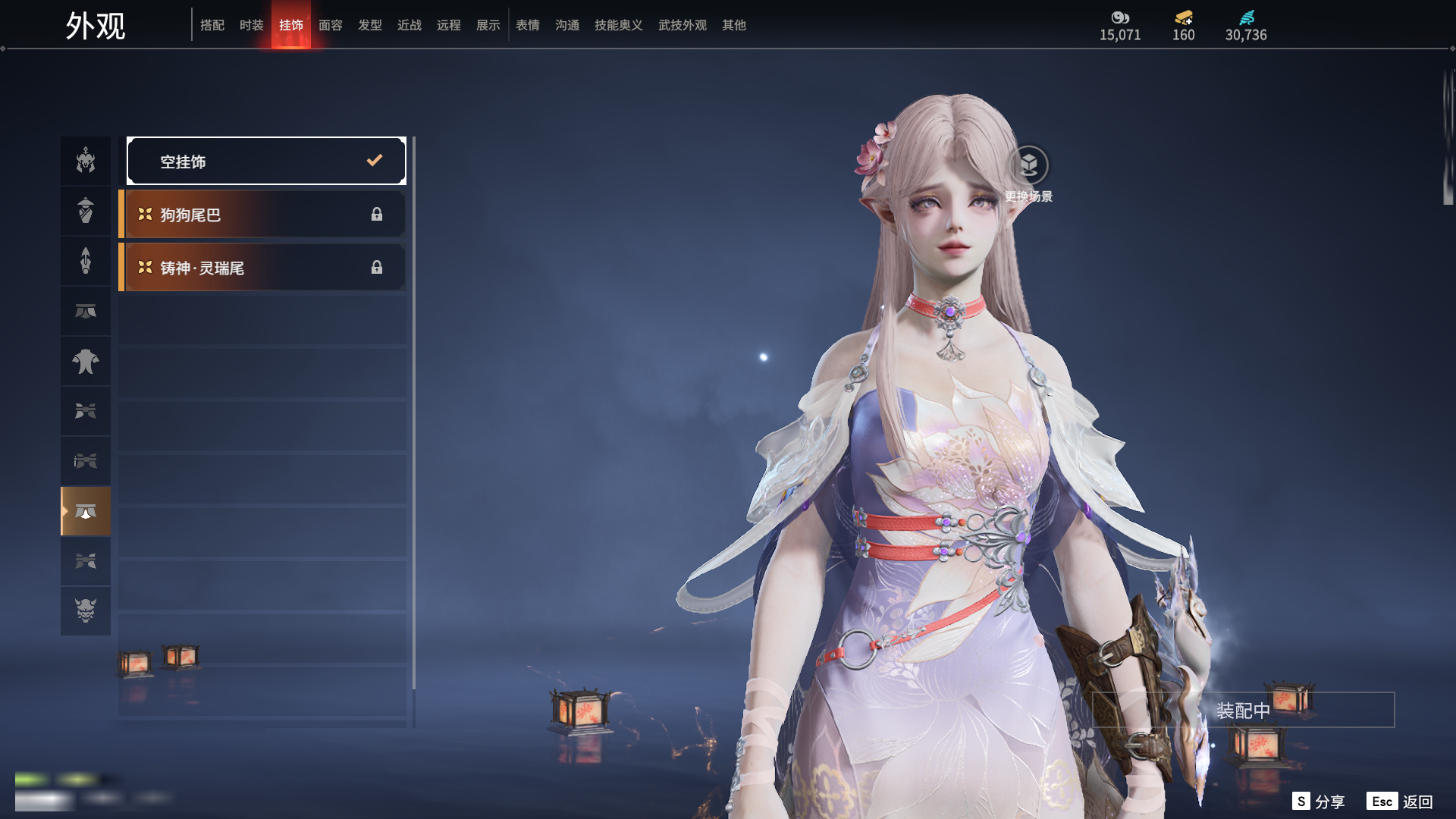This screenshot has height=819, width=1456.
Task: Return with the 返回 button
Action: point(1400,802)
